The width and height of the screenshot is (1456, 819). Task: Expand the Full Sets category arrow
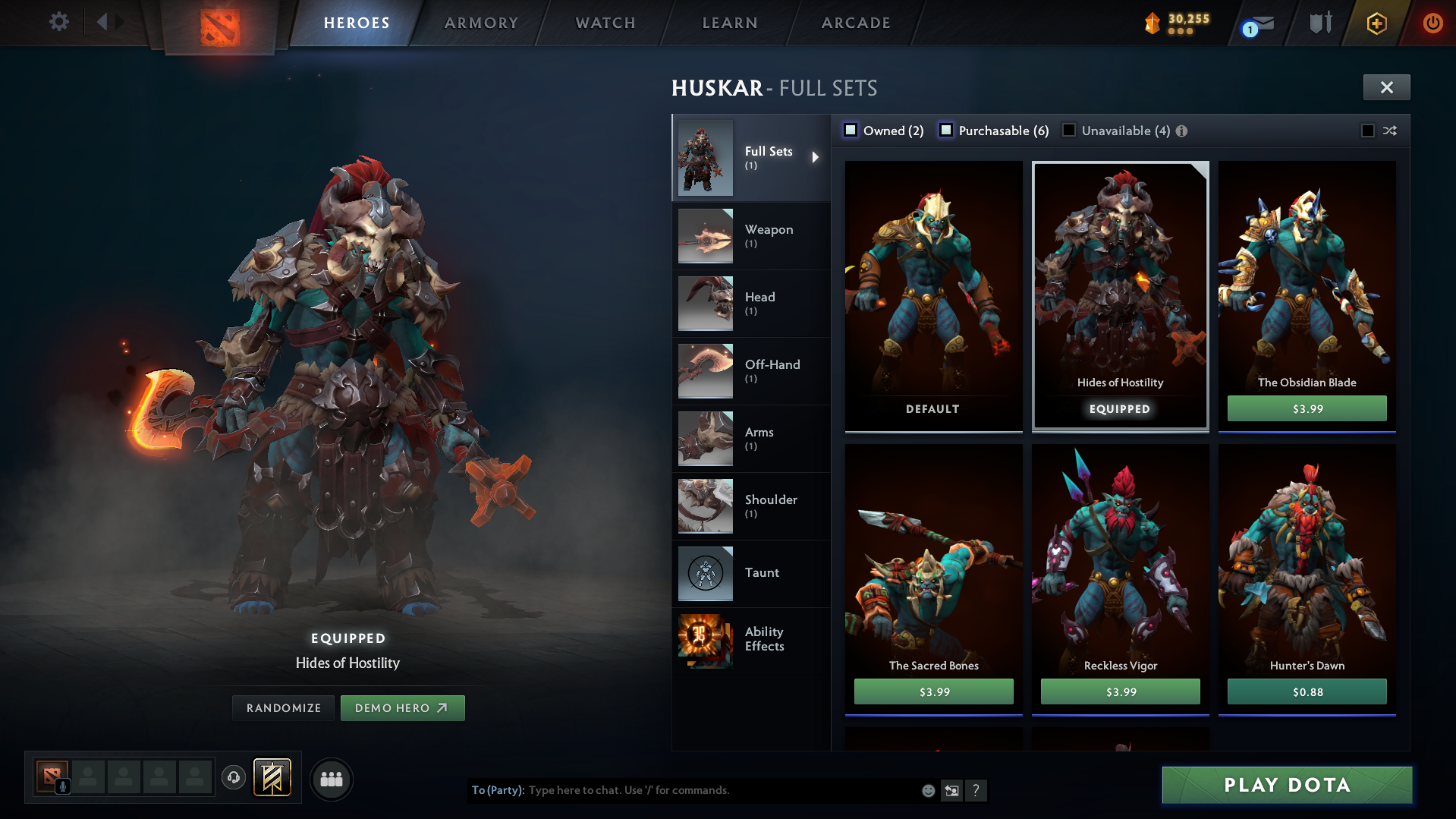pyautogui.click(x=816, y=157)
